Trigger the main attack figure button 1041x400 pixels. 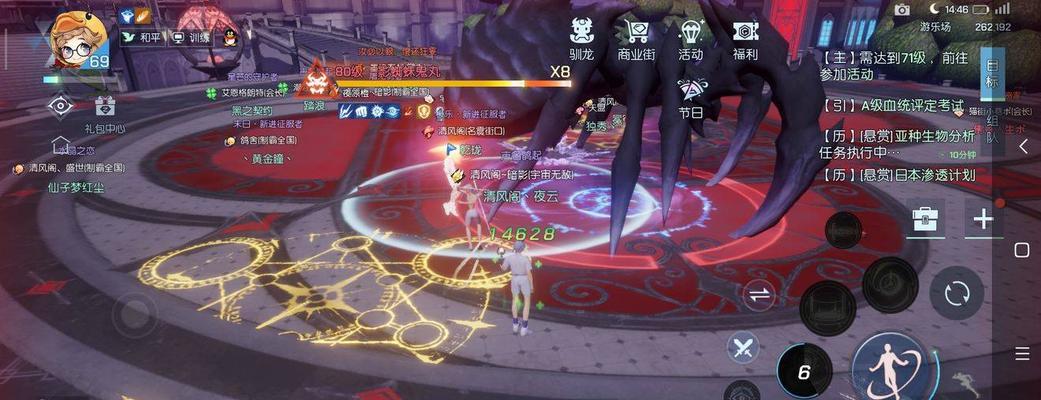tap(888, 367)
